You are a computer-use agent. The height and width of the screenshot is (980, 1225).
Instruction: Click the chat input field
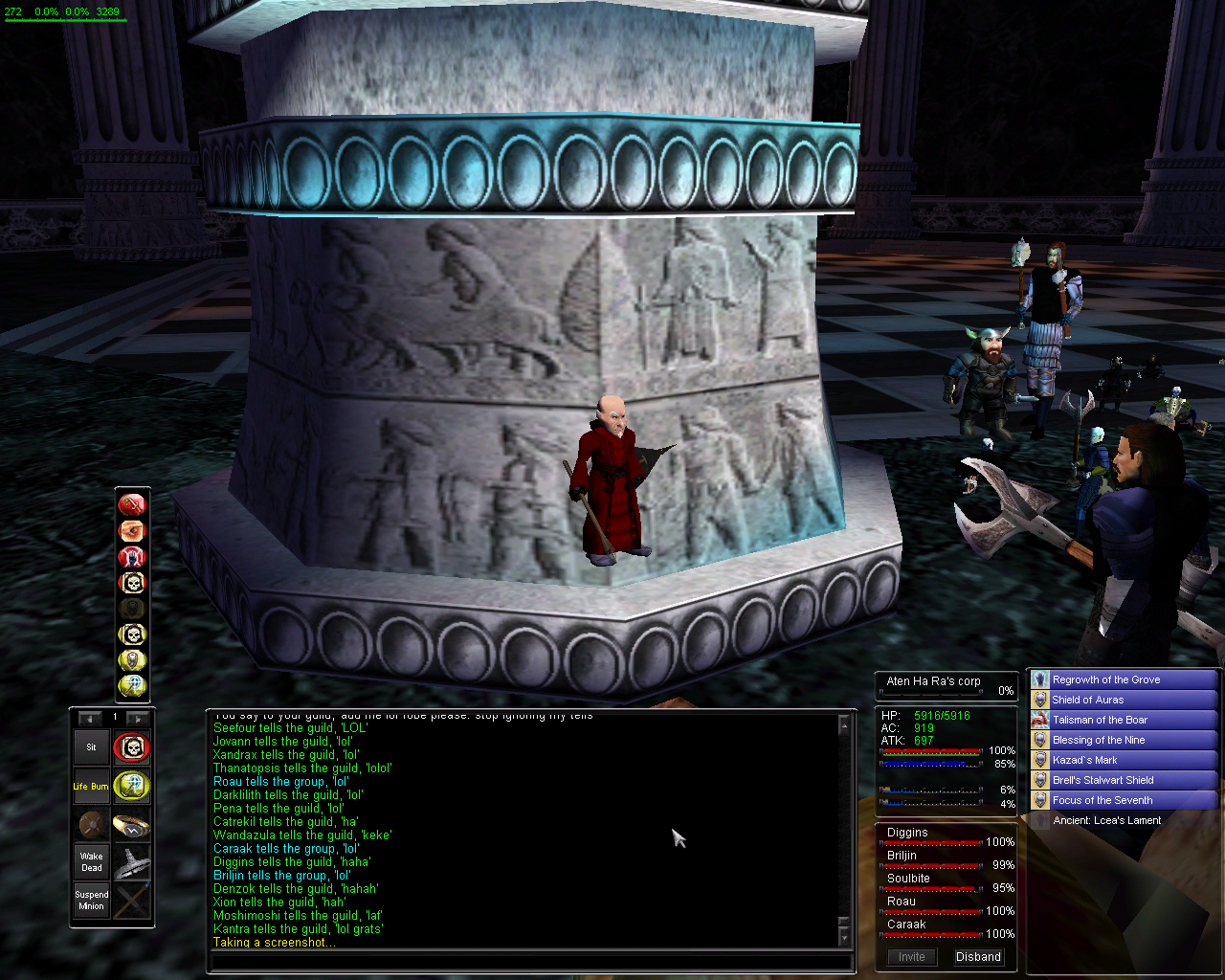pos(529,962)
